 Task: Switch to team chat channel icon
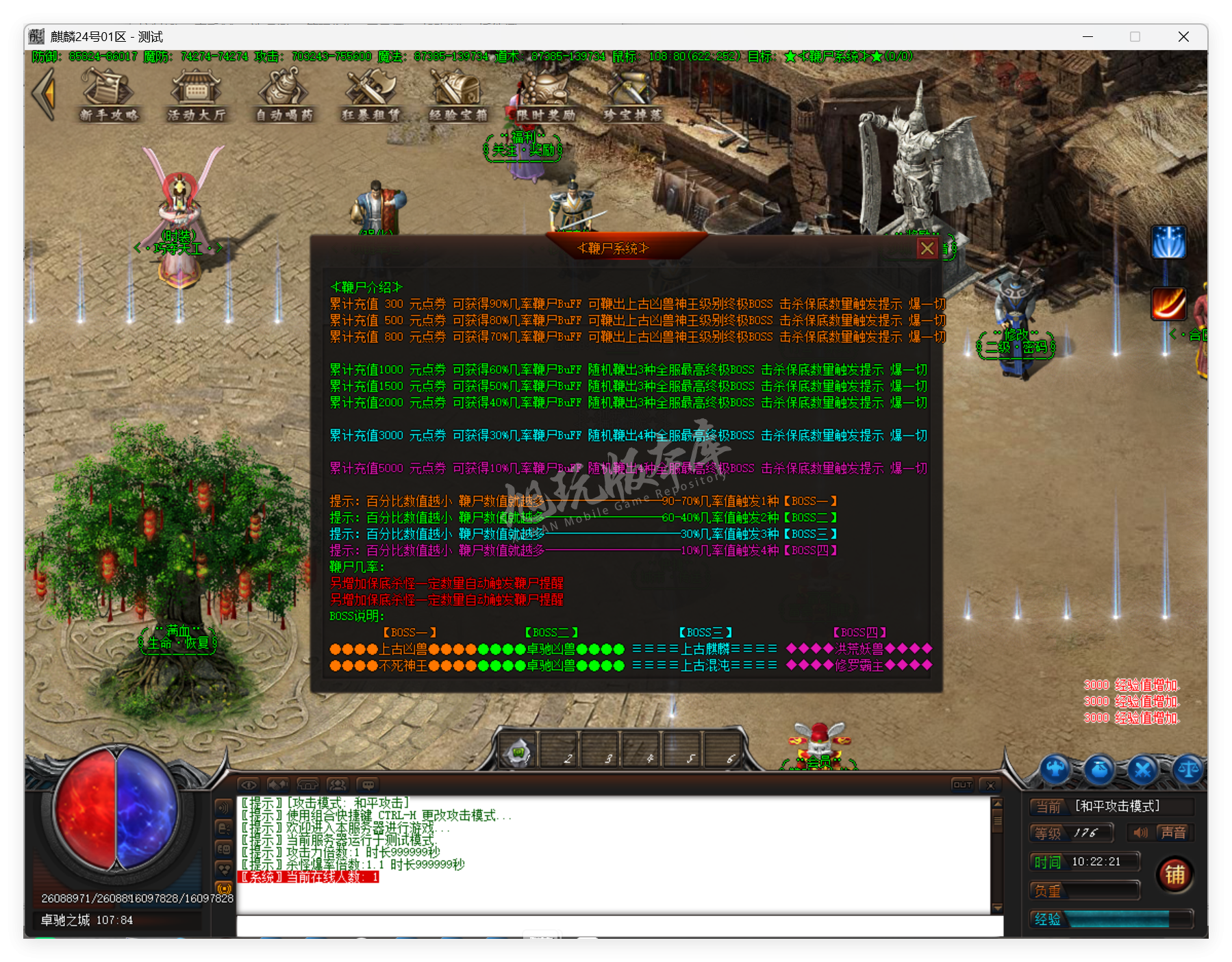click(x=338, y=785)
